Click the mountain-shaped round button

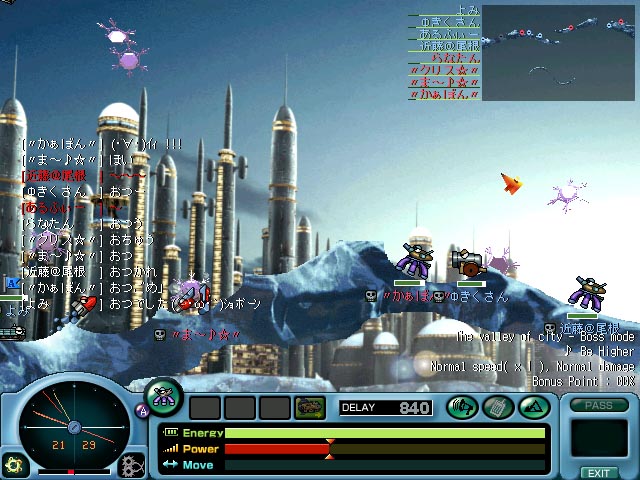pyautogui.click(x=533, y=407)
